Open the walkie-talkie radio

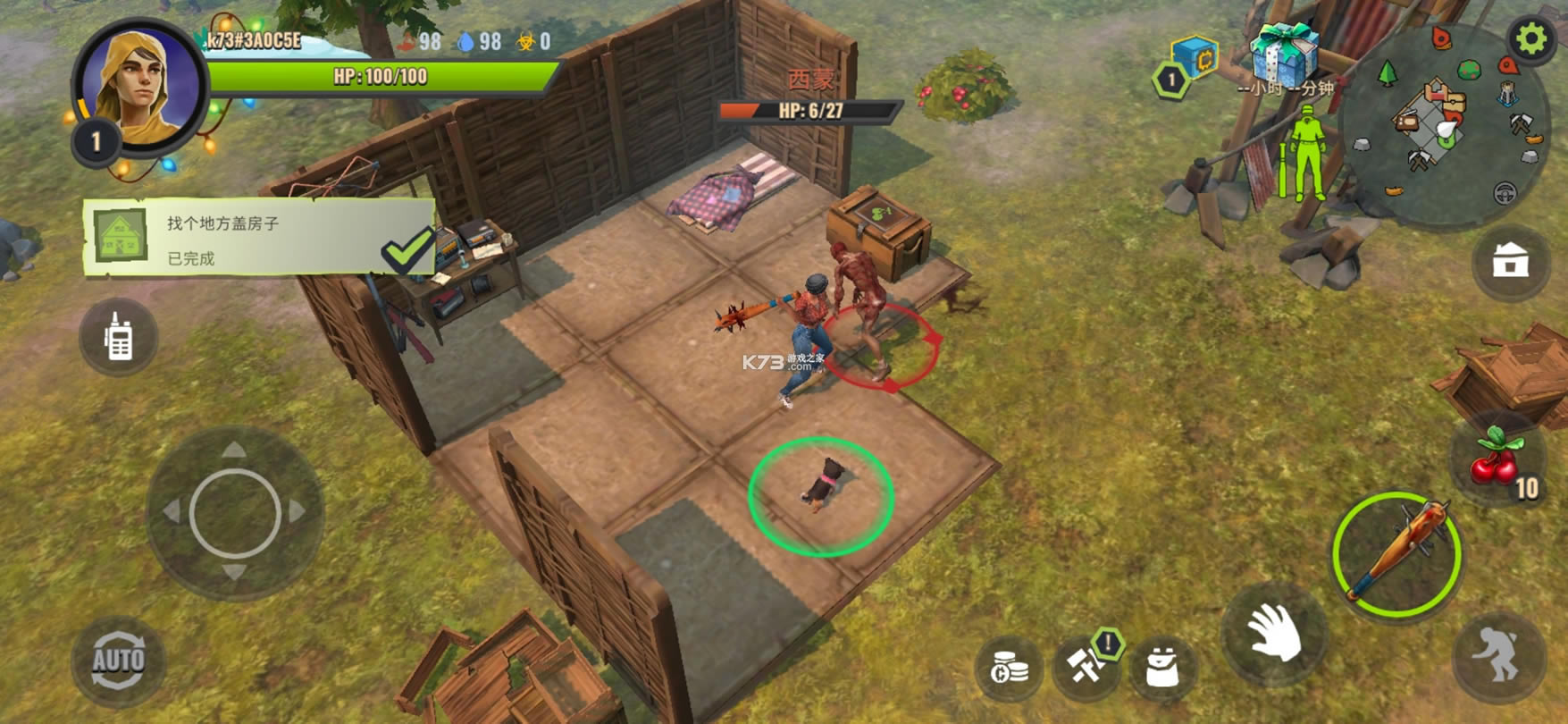118,337
